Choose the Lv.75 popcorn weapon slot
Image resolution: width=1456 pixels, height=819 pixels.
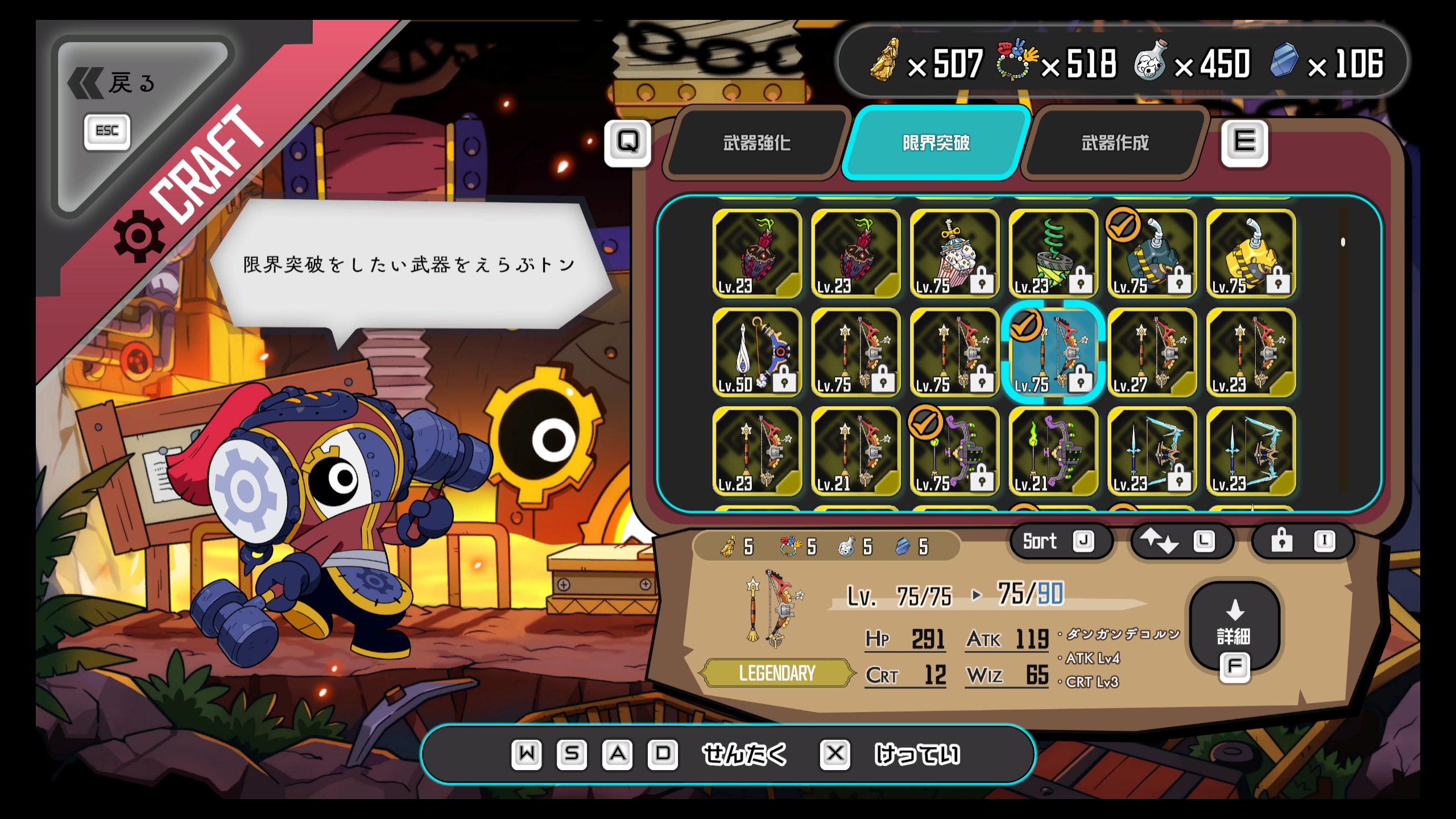tap(954, 254)
